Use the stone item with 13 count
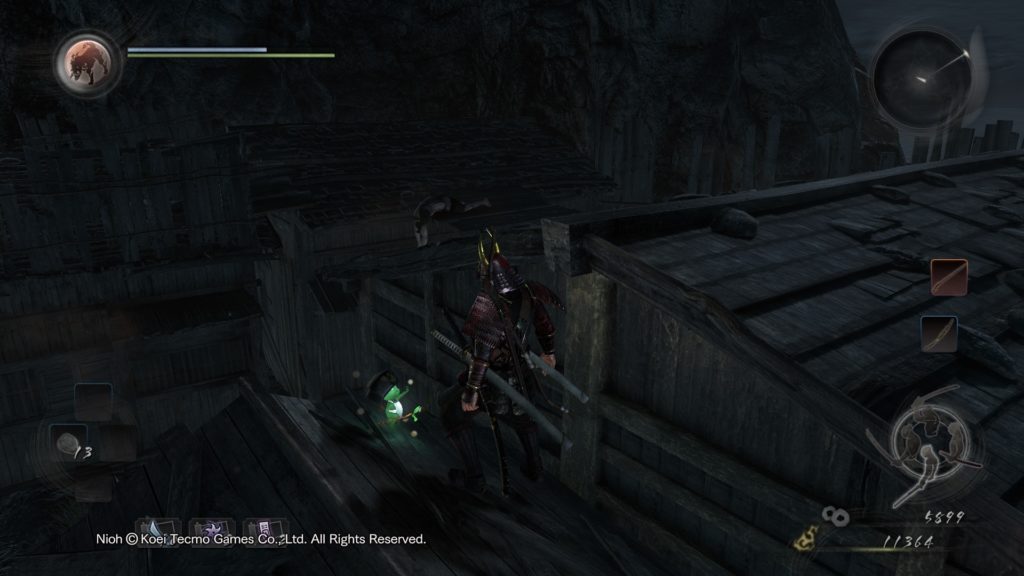 tap(68, 446)
